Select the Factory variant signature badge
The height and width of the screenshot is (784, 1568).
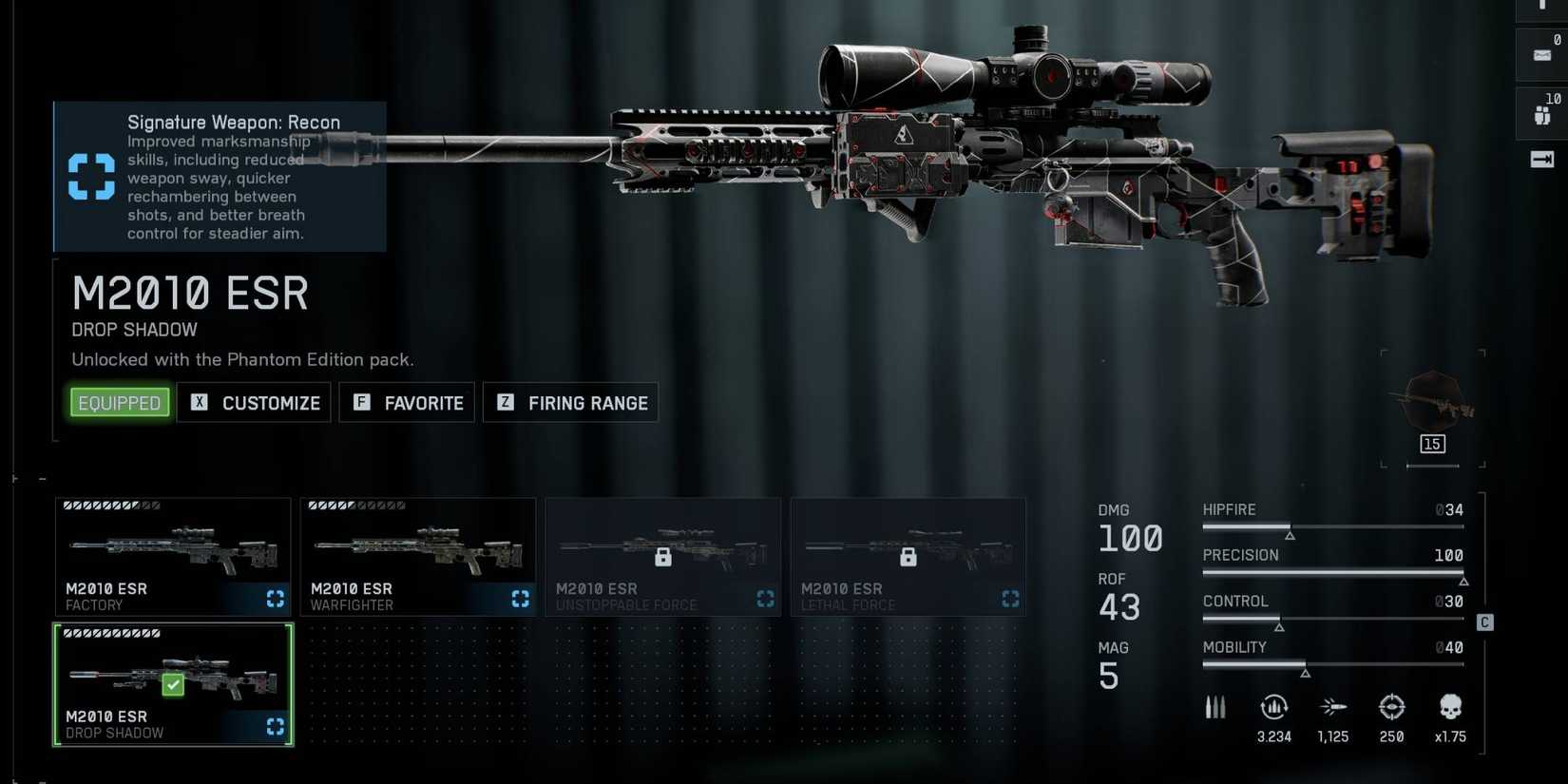pos(275,599)
